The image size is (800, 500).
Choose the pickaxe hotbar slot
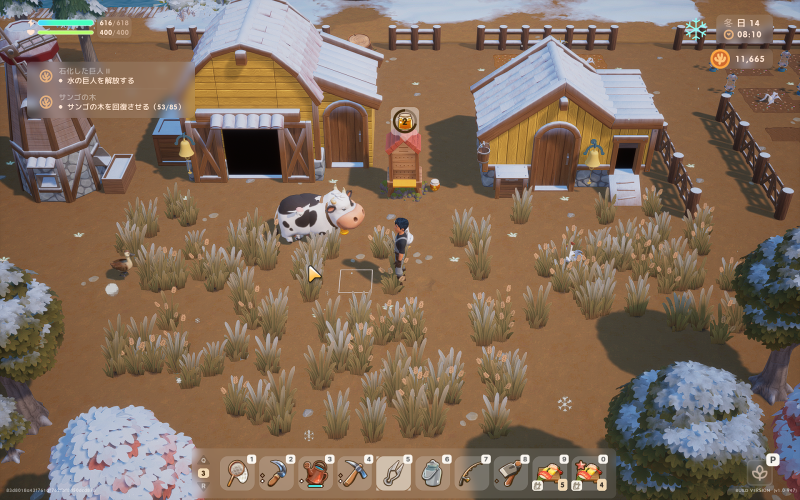tap(354, 470)
